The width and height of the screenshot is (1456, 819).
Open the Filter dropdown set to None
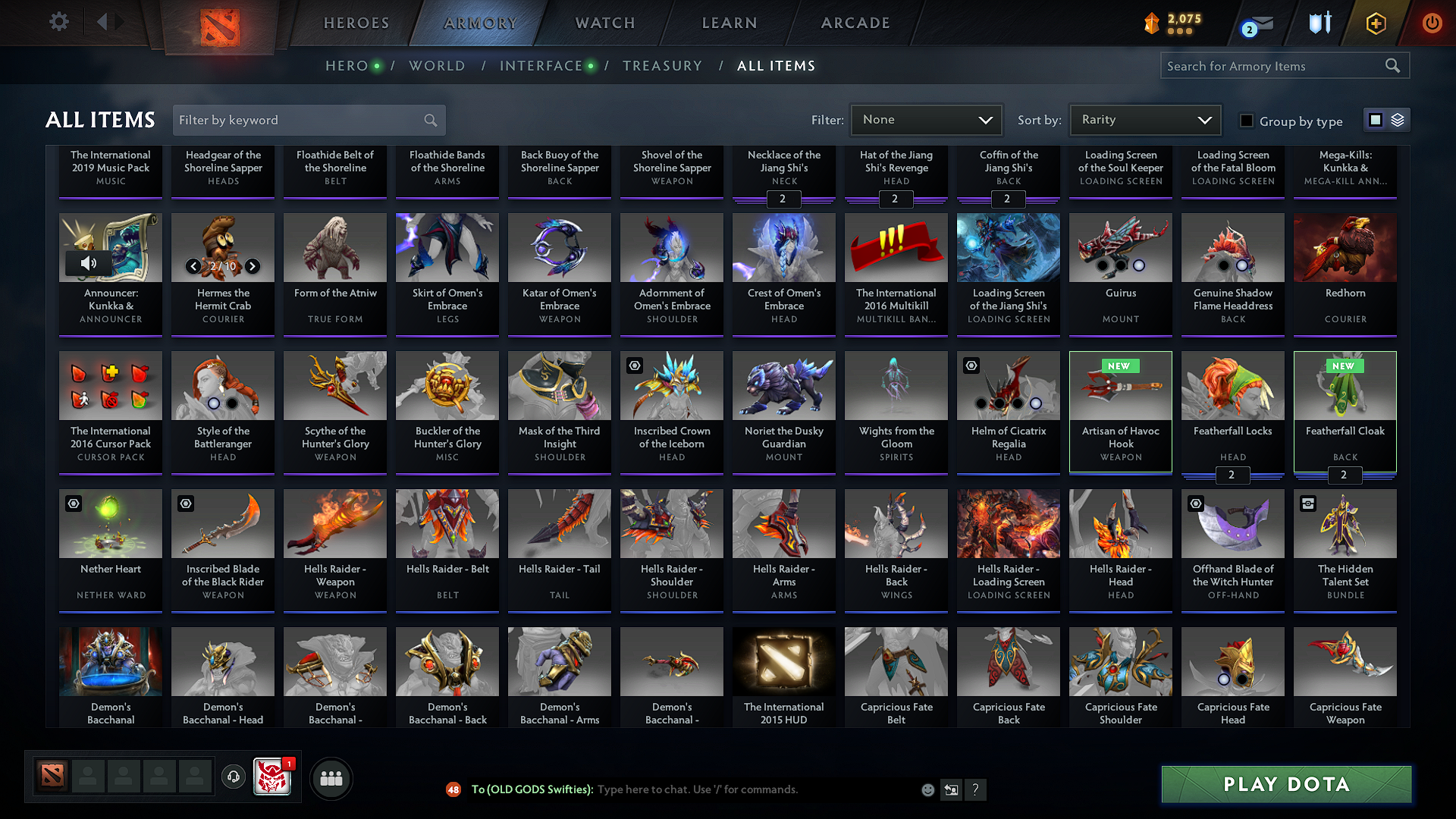[x=926, y=119]
